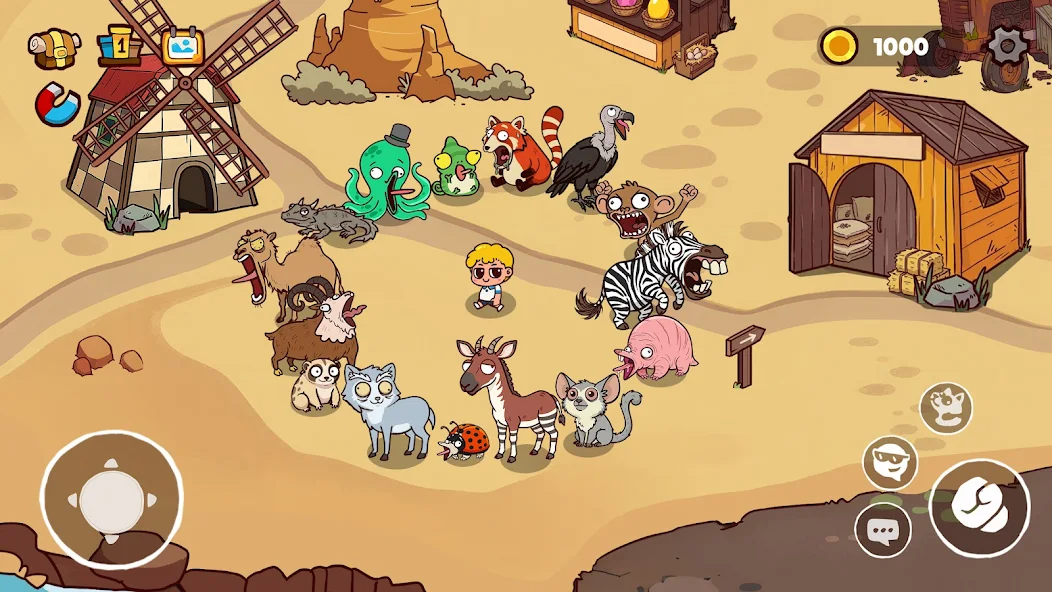This screenshot has height=592, width=1052.
Task: Open the chat speech bubble button
Action: [x=883, y=530]
